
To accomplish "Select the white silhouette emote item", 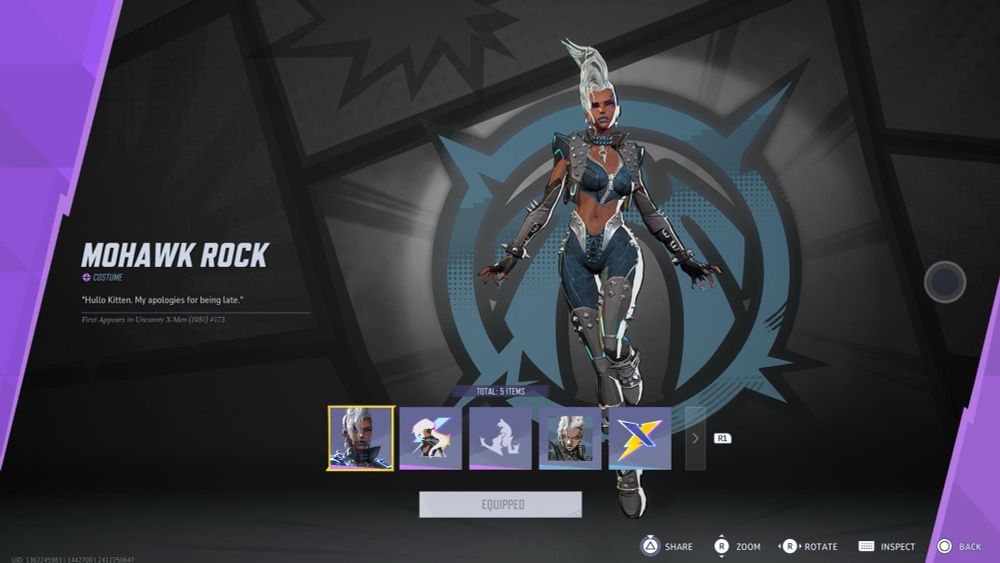I will (x=500, y=438).
